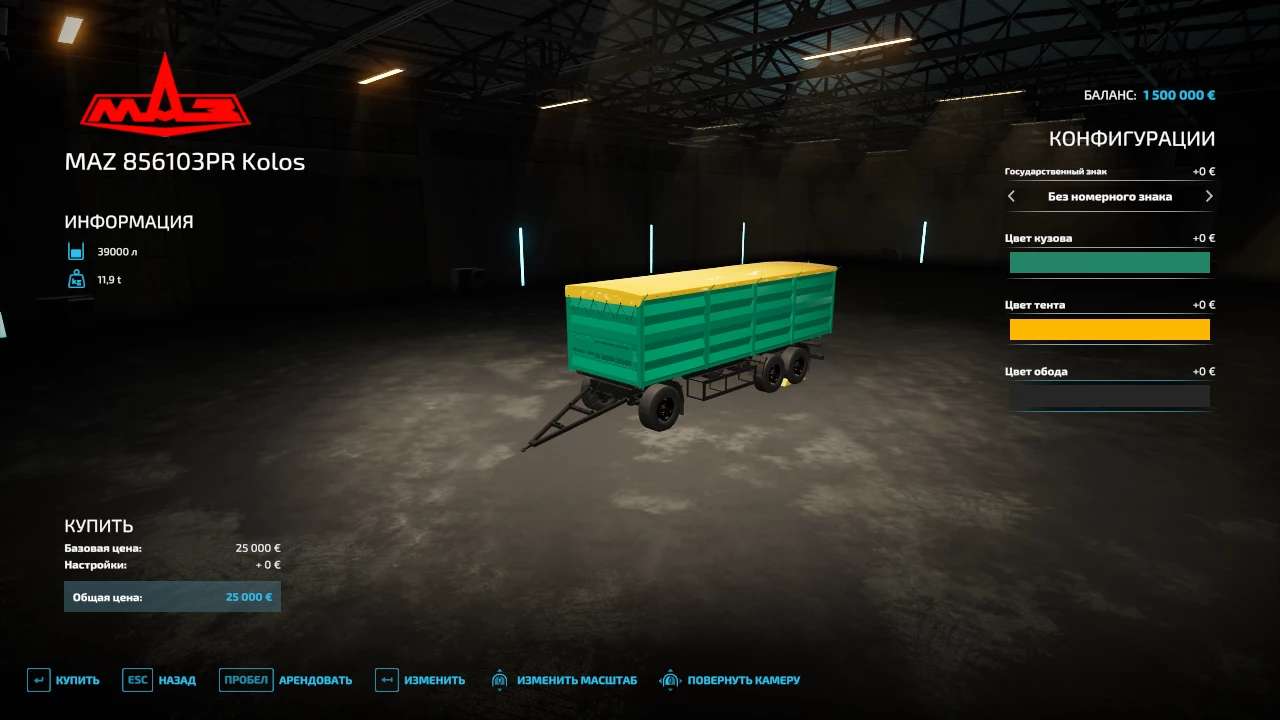Click НАЗАД to return to shop
Viewport: 1280px width, 720px height.
click(176, 679)
